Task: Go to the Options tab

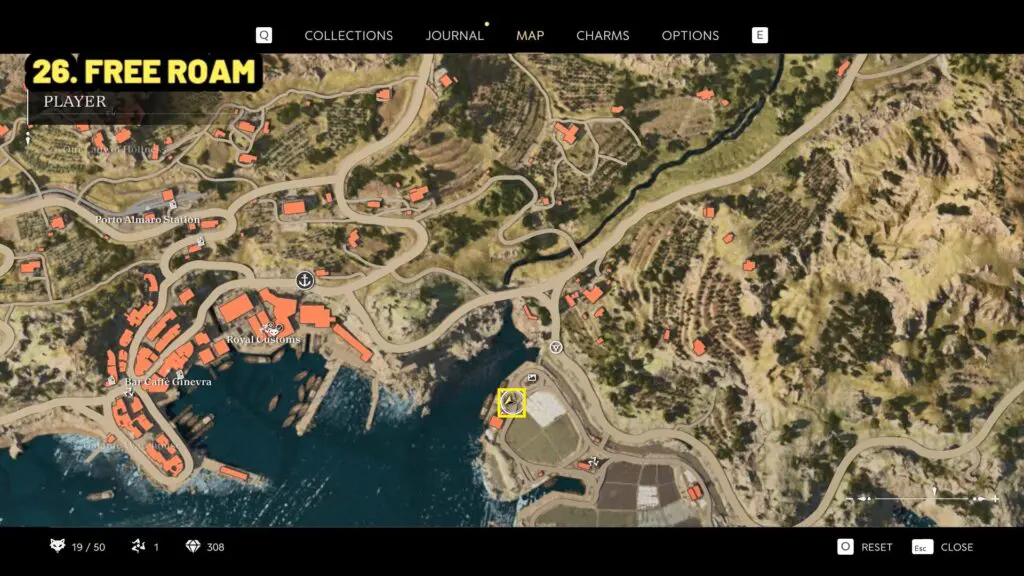Action: click(x=690, y=35)
